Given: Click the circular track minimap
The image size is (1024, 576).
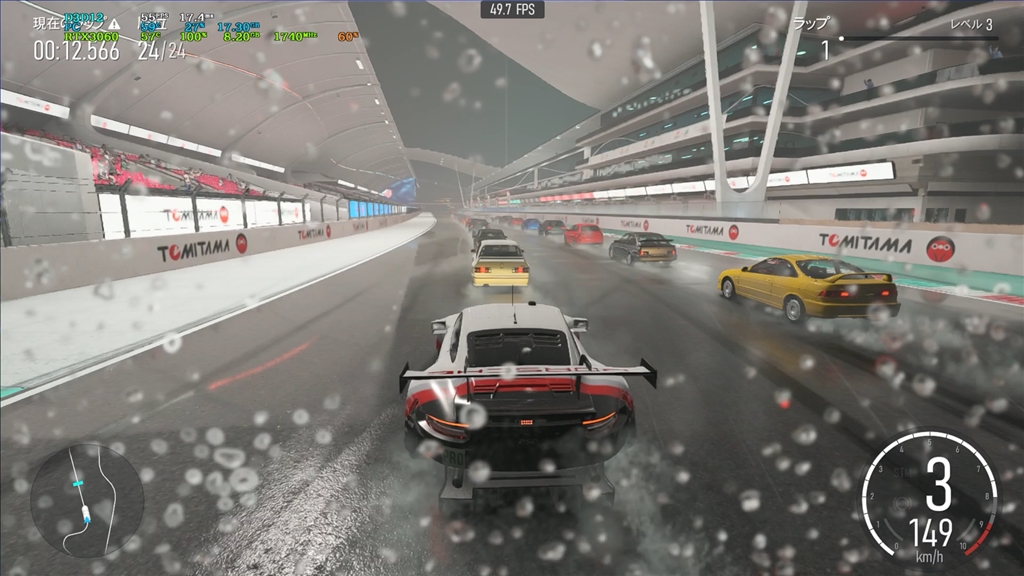Looking at the screenshot, I should (x=87, y=499).
